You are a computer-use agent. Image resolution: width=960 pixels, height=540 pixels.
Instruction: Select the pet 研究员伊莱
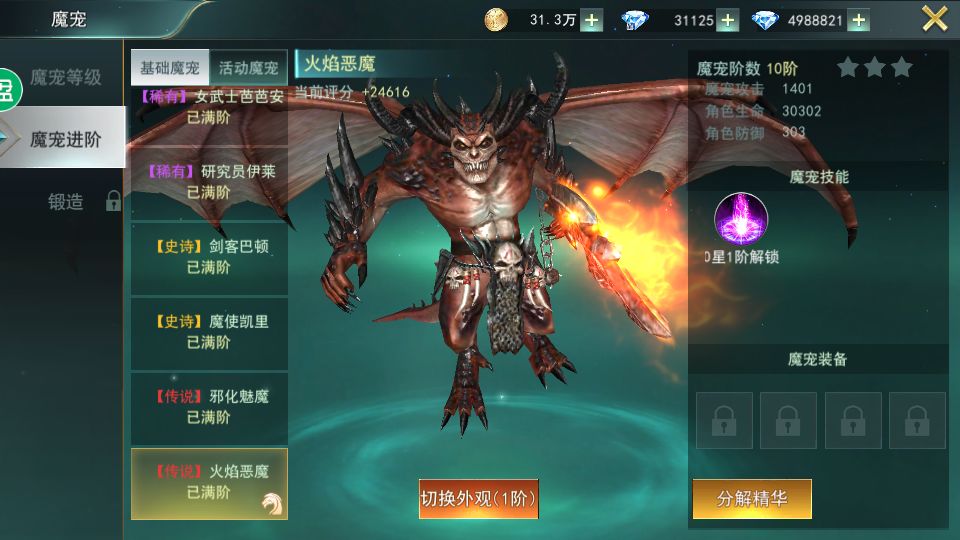point(209,182)
